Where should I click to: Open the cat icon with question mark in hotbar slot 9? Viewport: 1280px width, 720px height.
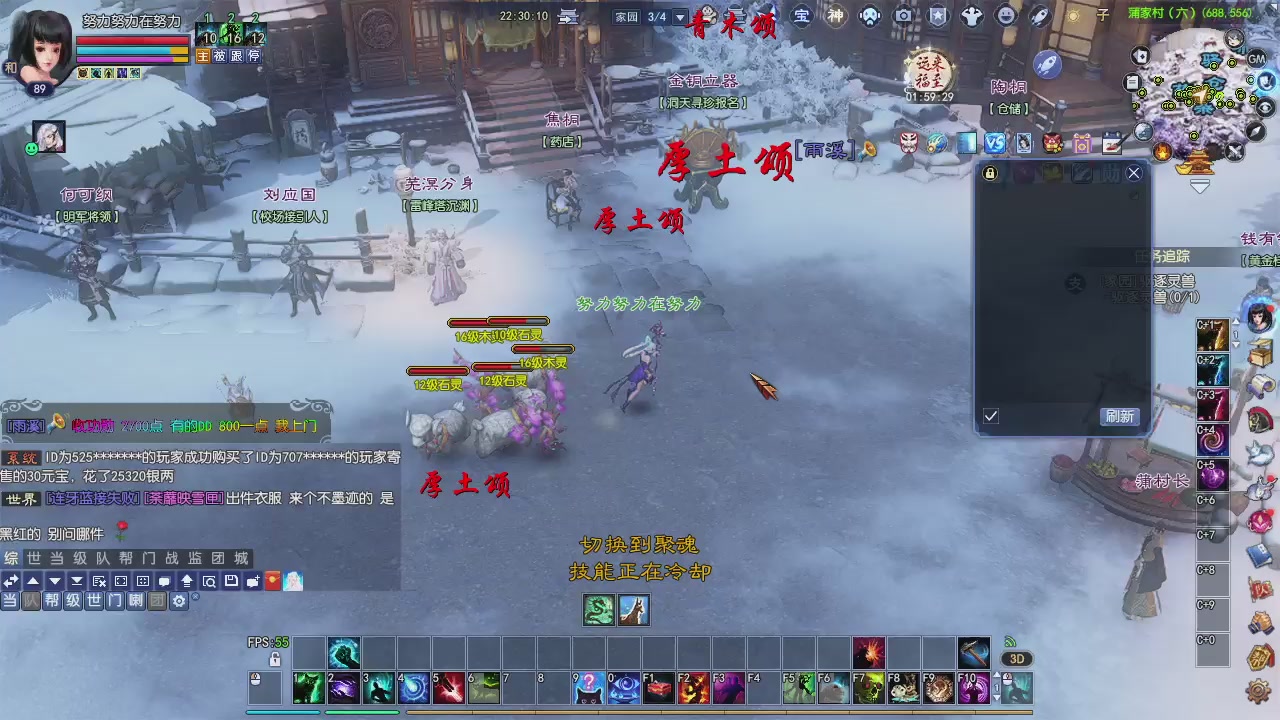(588, 690)
